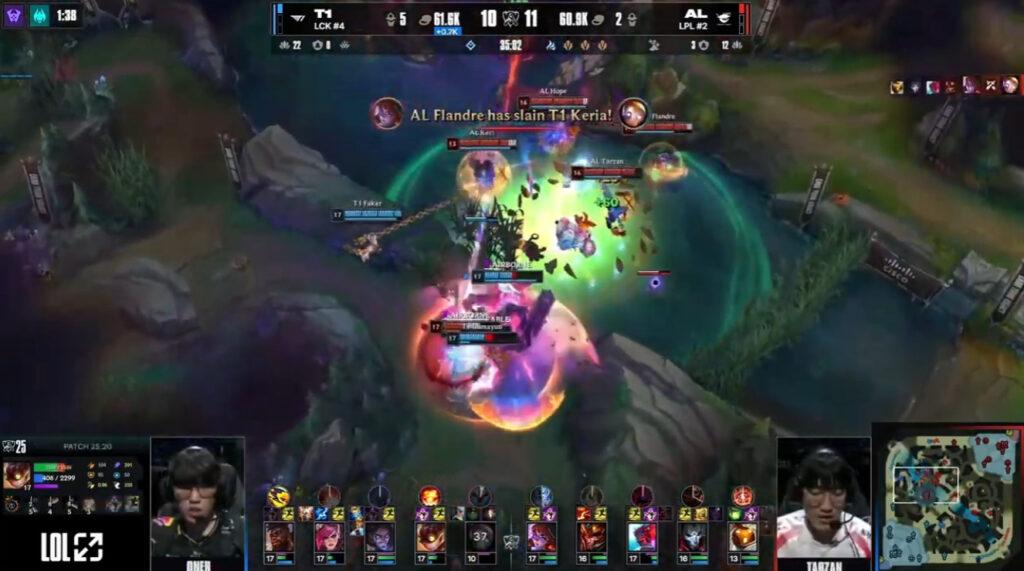Screen dimensions: 1024x571
Task: Select the dead champion portrait showing 37
Action: (x=480, y=537)
